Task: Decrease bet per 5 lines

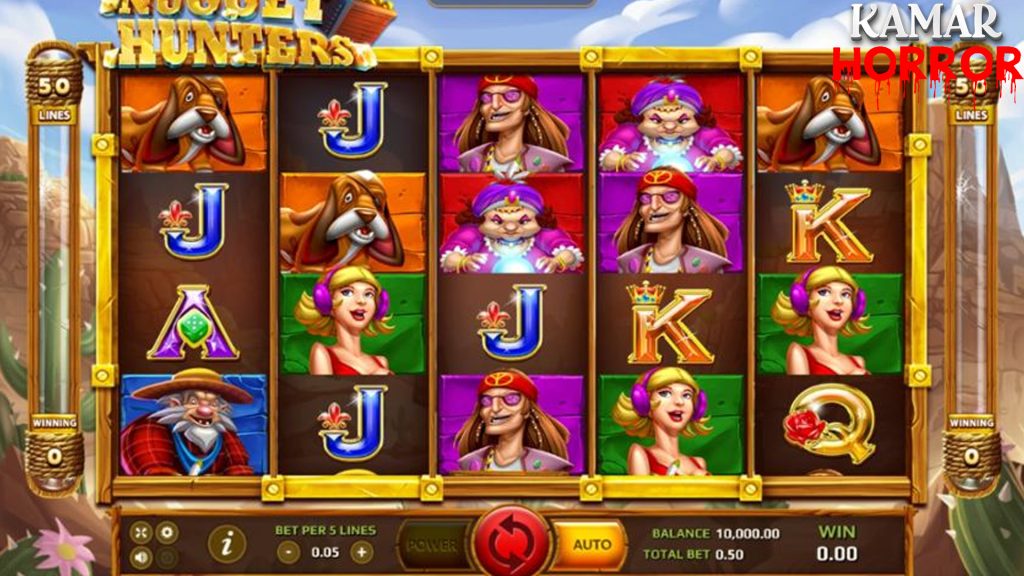Action: tap(289, 551)
